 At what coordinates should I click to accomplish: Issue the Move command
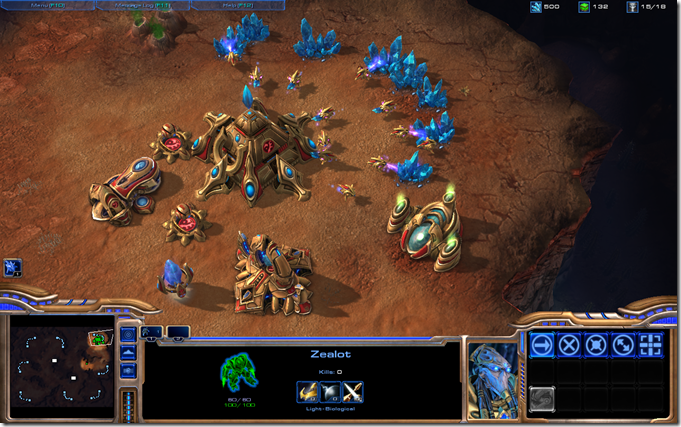tap(542, 346)
